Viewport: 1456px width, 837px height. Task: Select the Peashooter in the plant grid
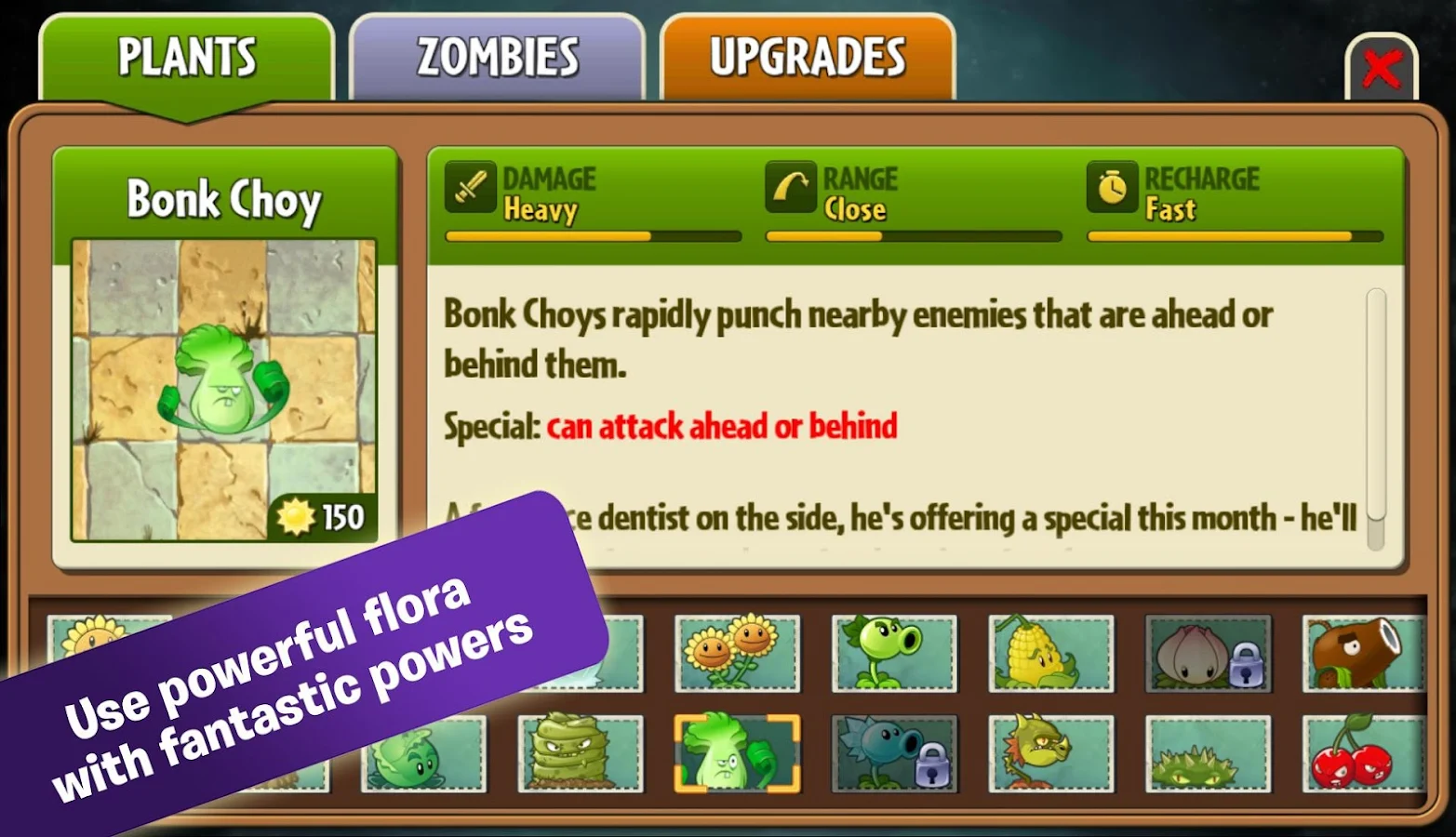[894, 651]
